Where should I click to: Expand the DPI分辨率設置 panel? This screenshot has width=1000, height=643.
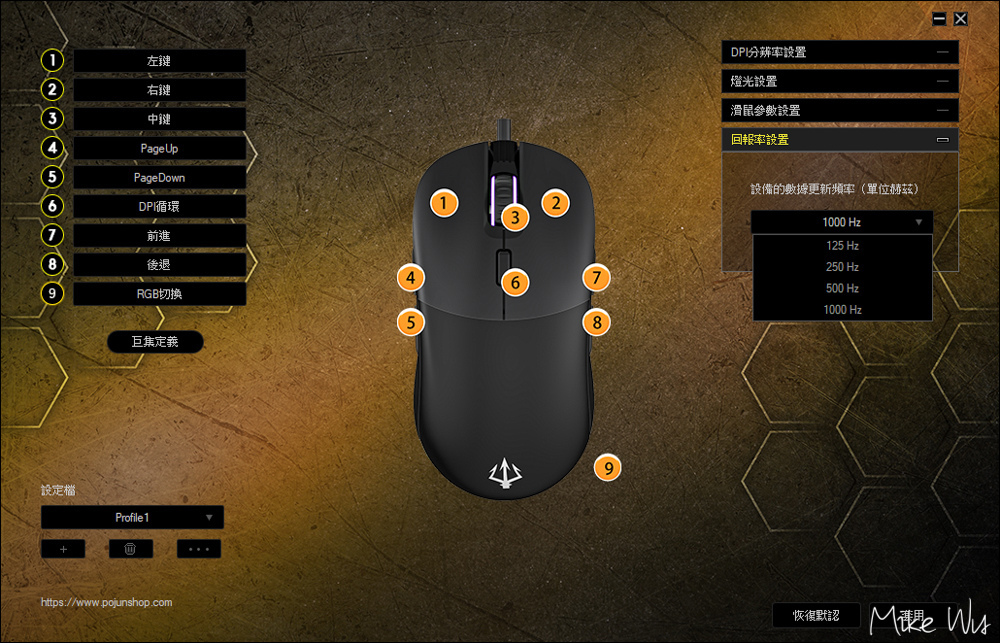[839, 52]
